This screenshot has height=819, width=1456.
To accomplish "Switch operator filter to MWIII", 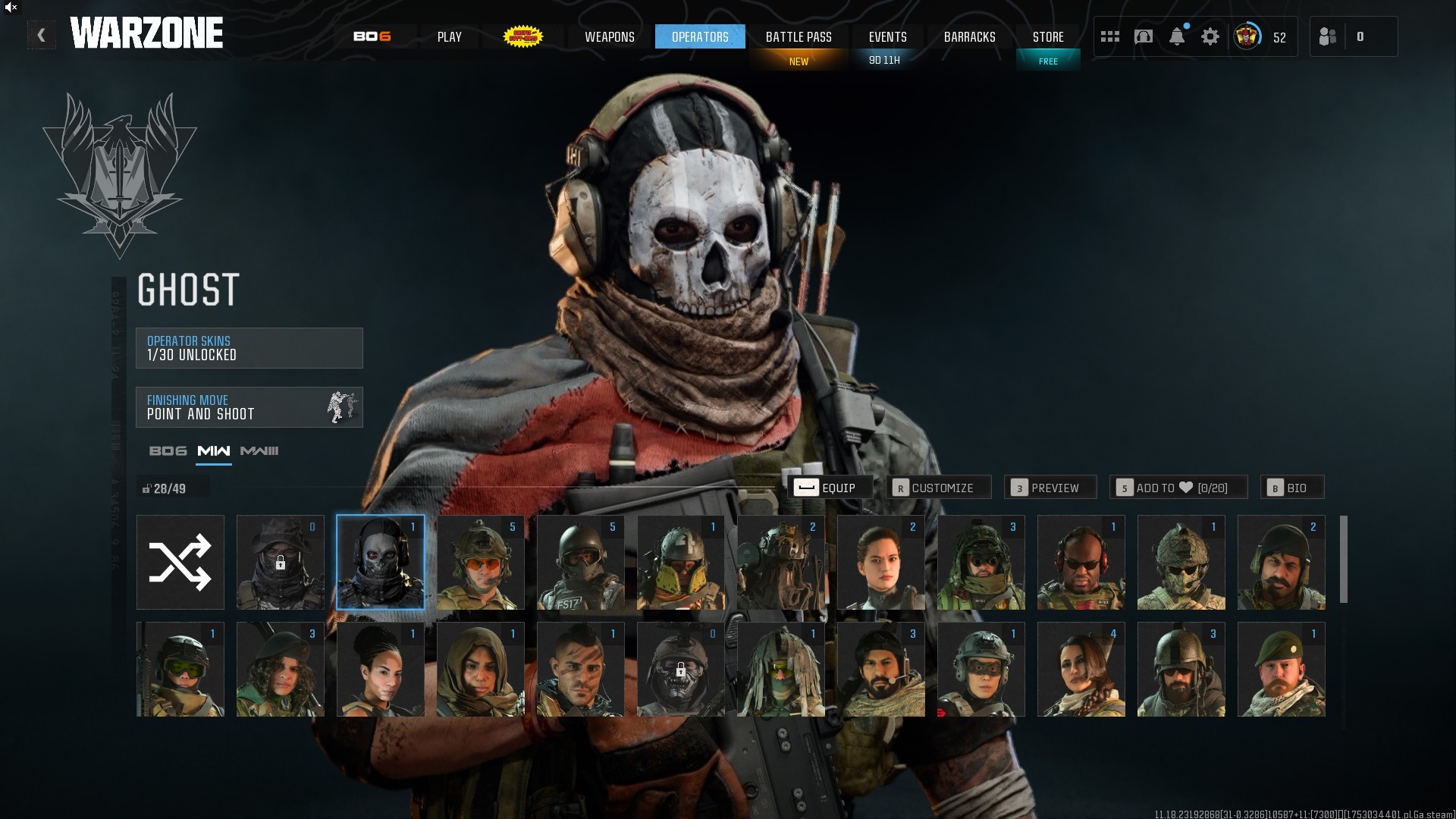I will [x=259, y=451].
